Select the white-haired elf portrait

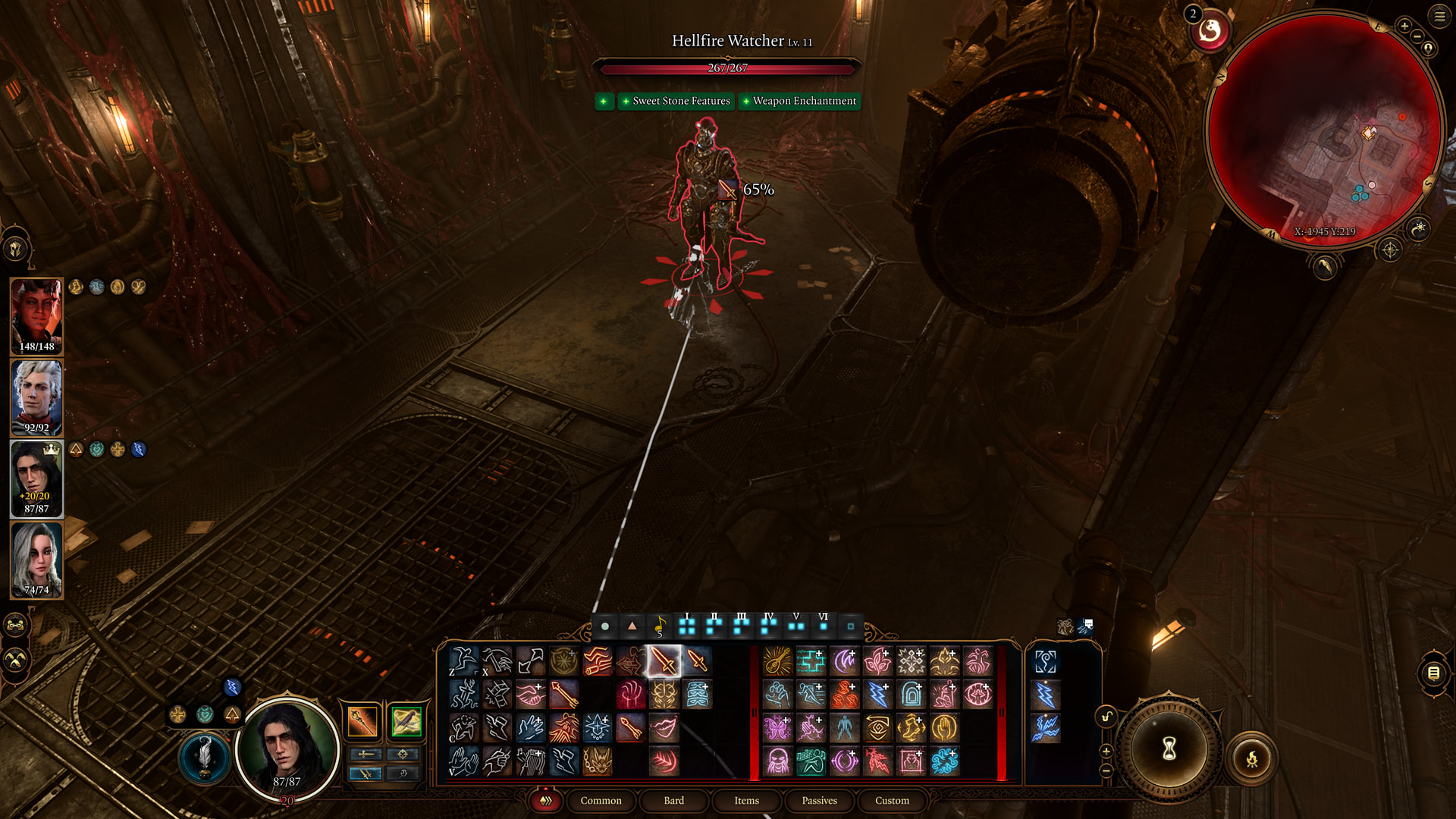pyautogui.click(x=36, y=397)
